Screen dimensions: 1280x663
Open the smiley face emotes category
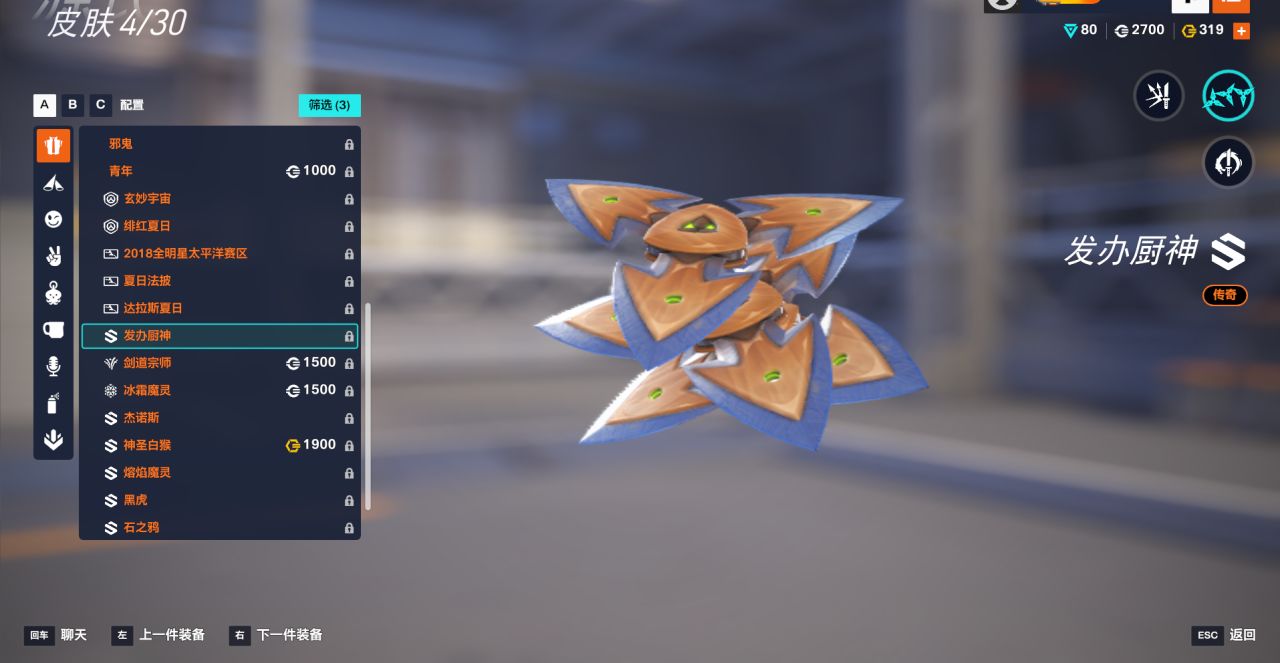(x=54, y=219)
